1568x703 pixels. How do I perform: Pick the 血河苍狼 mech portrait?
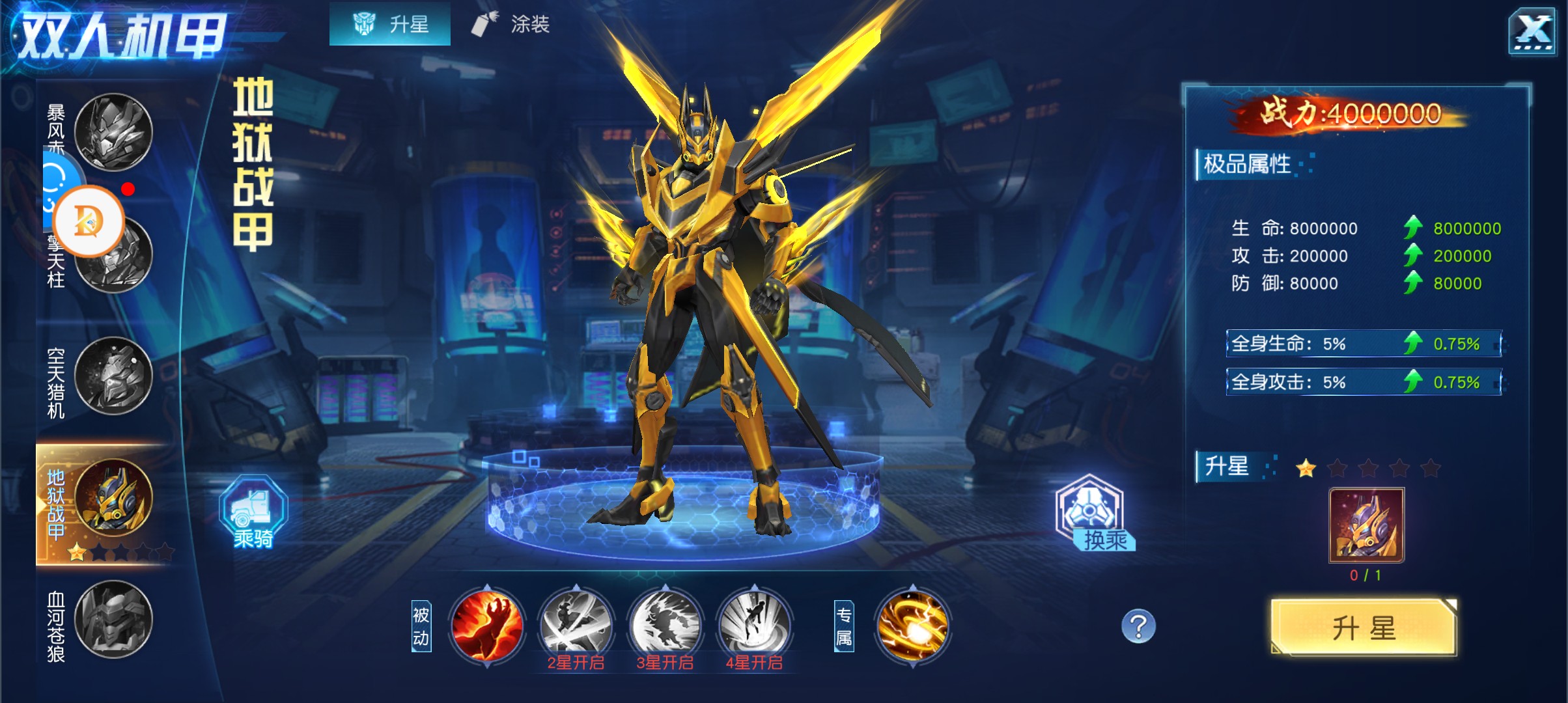113,619
